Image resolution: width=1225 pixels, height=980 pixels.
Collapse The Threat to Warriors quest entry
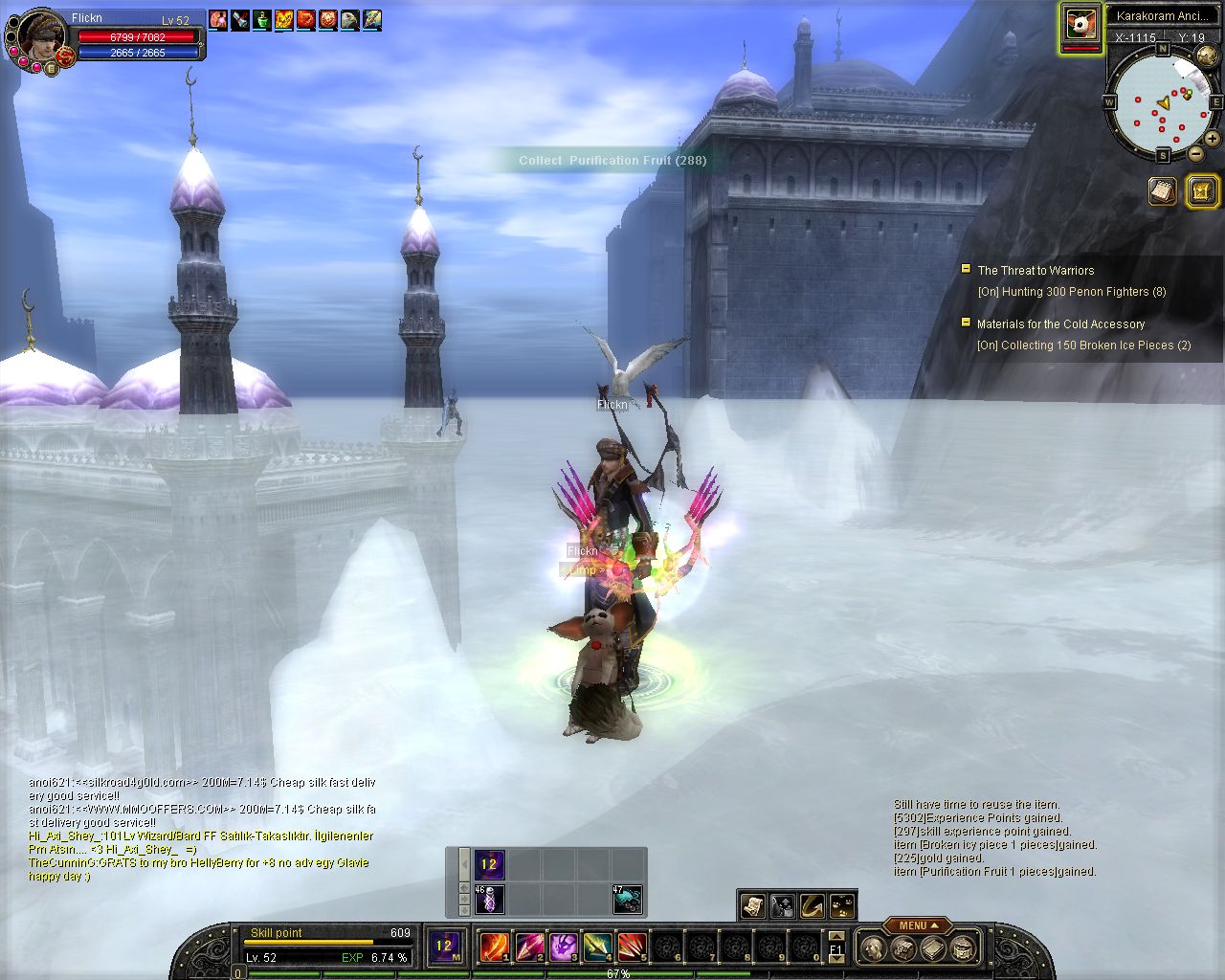click(x=967, y=270)
